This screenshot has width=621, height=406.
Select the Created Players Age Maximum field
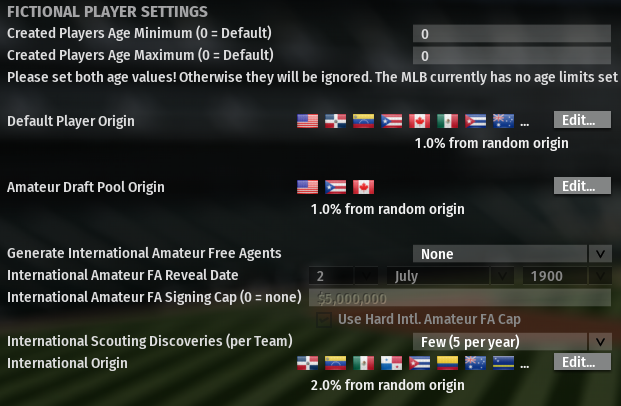pyautogui.click(x=510, y=55)
